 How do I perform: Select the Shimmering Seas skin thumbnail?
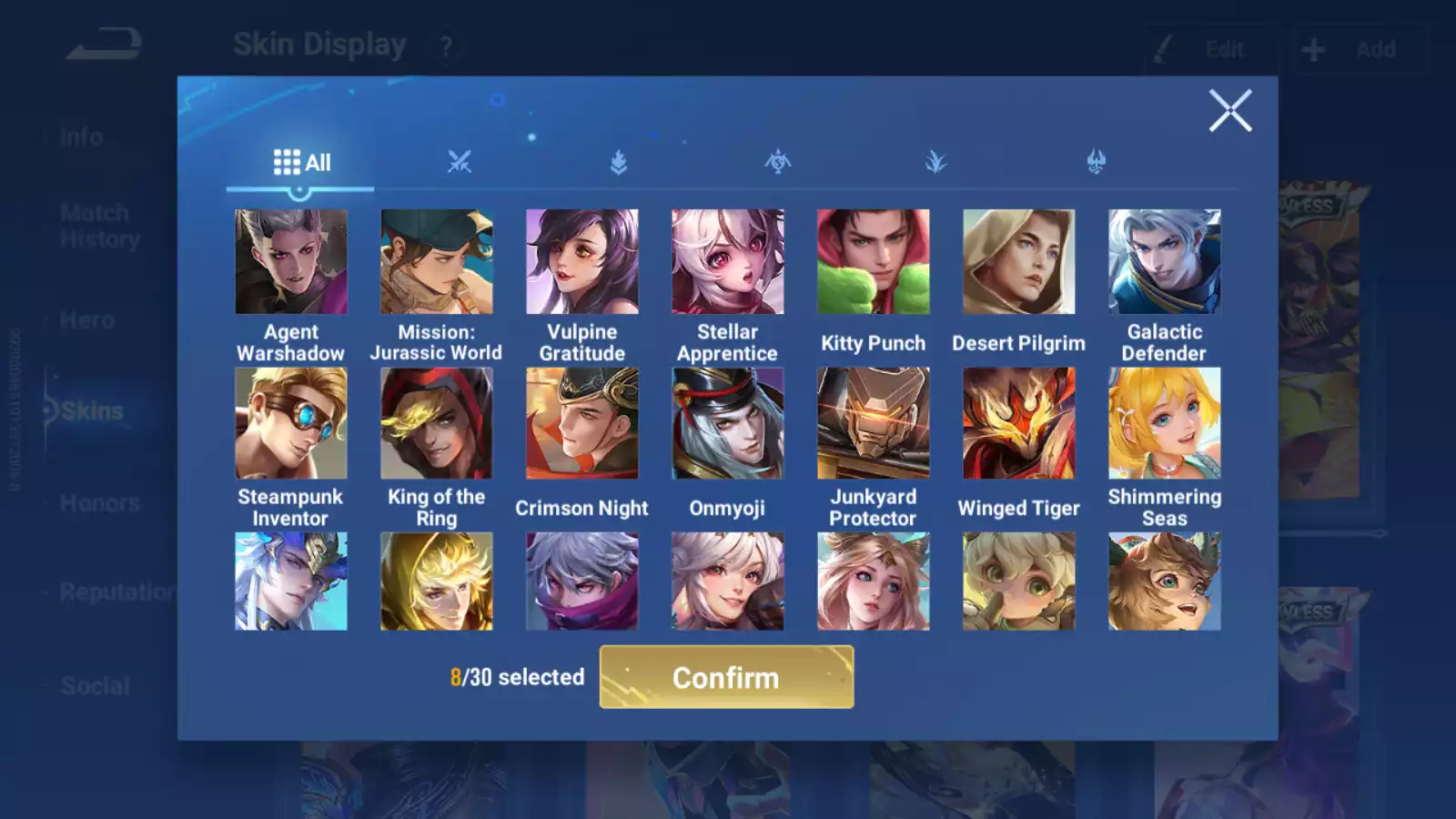pos(1164,424)
